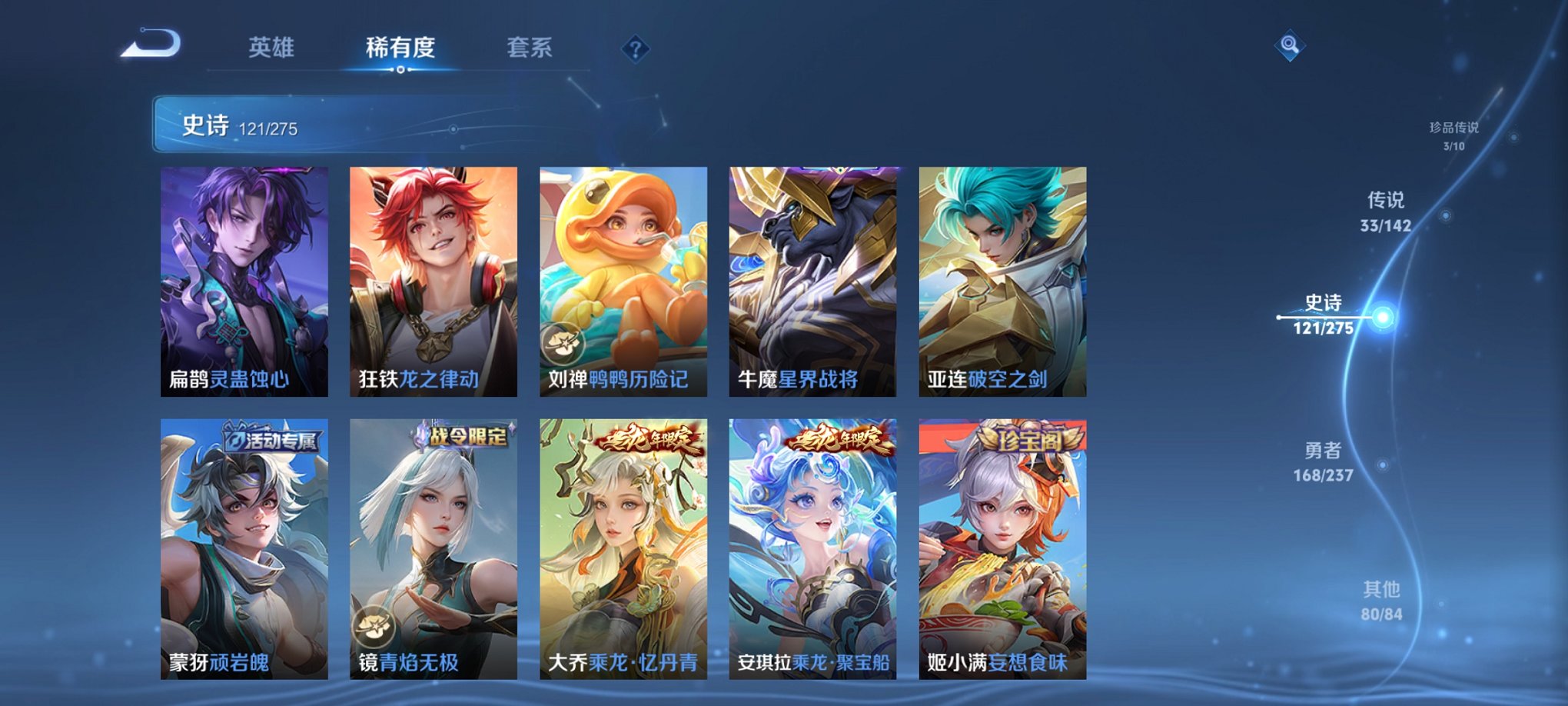Switch to the 英雄 tab
The height and width of the screenshot is (706, 1568).
coord(272,46)
